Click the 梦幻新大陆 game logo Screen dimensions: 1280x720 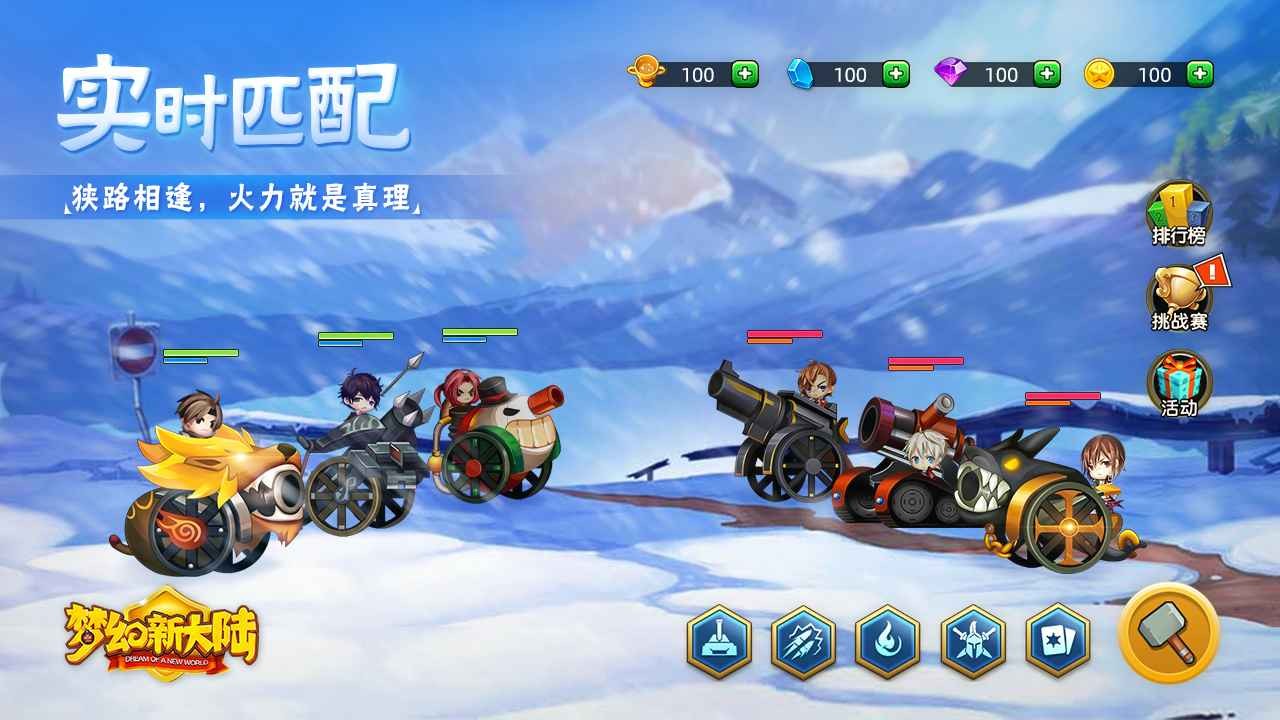click(160, 638)
